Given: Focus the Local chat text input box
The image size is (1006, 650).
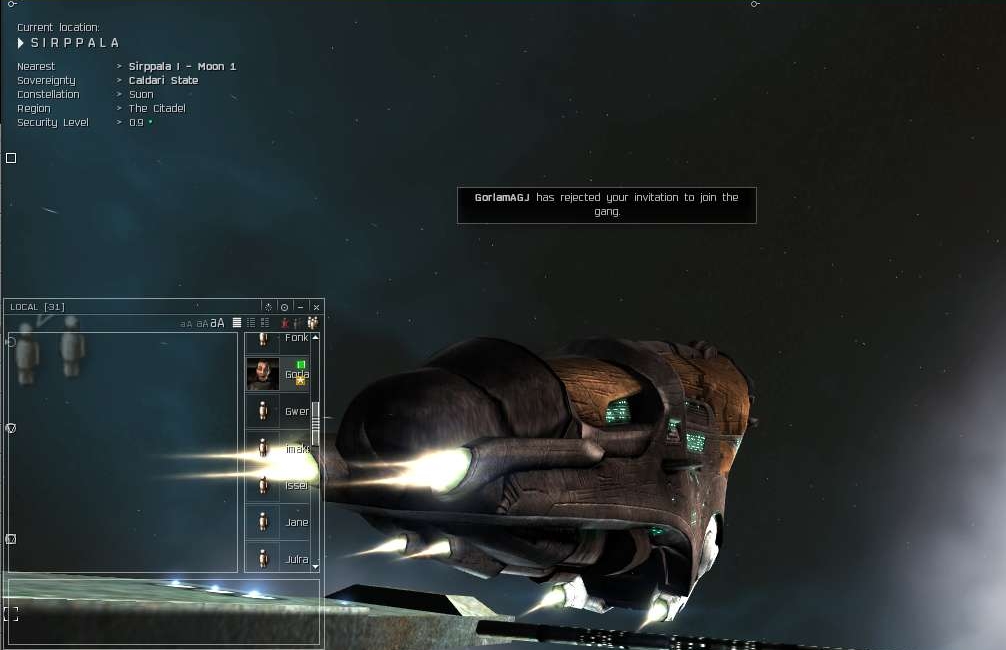Looking at the screenshot, I should pyautogui.click(x=163, y=610).
